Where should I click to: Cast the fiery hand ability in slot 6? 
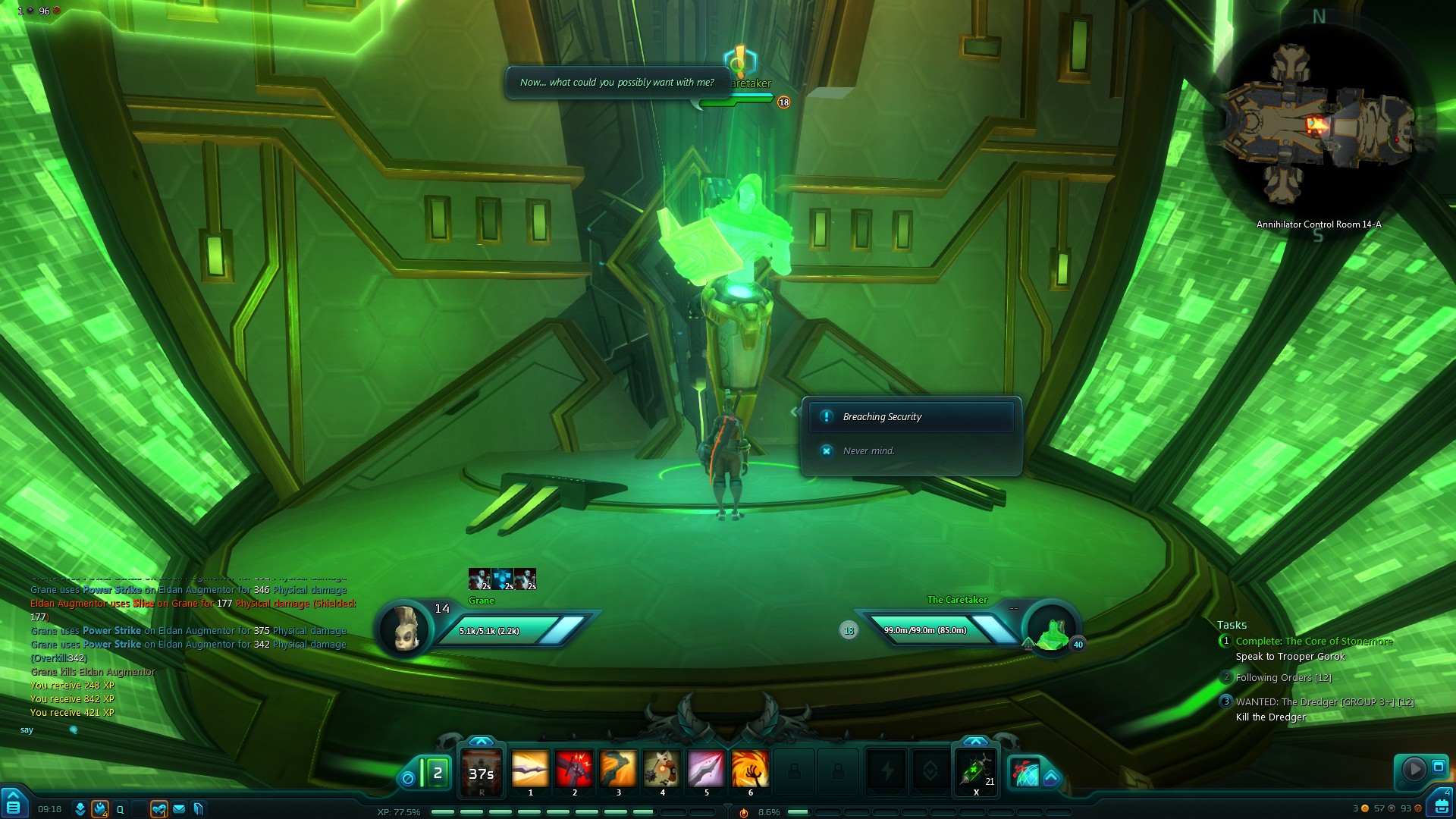[x=750, y=770]
